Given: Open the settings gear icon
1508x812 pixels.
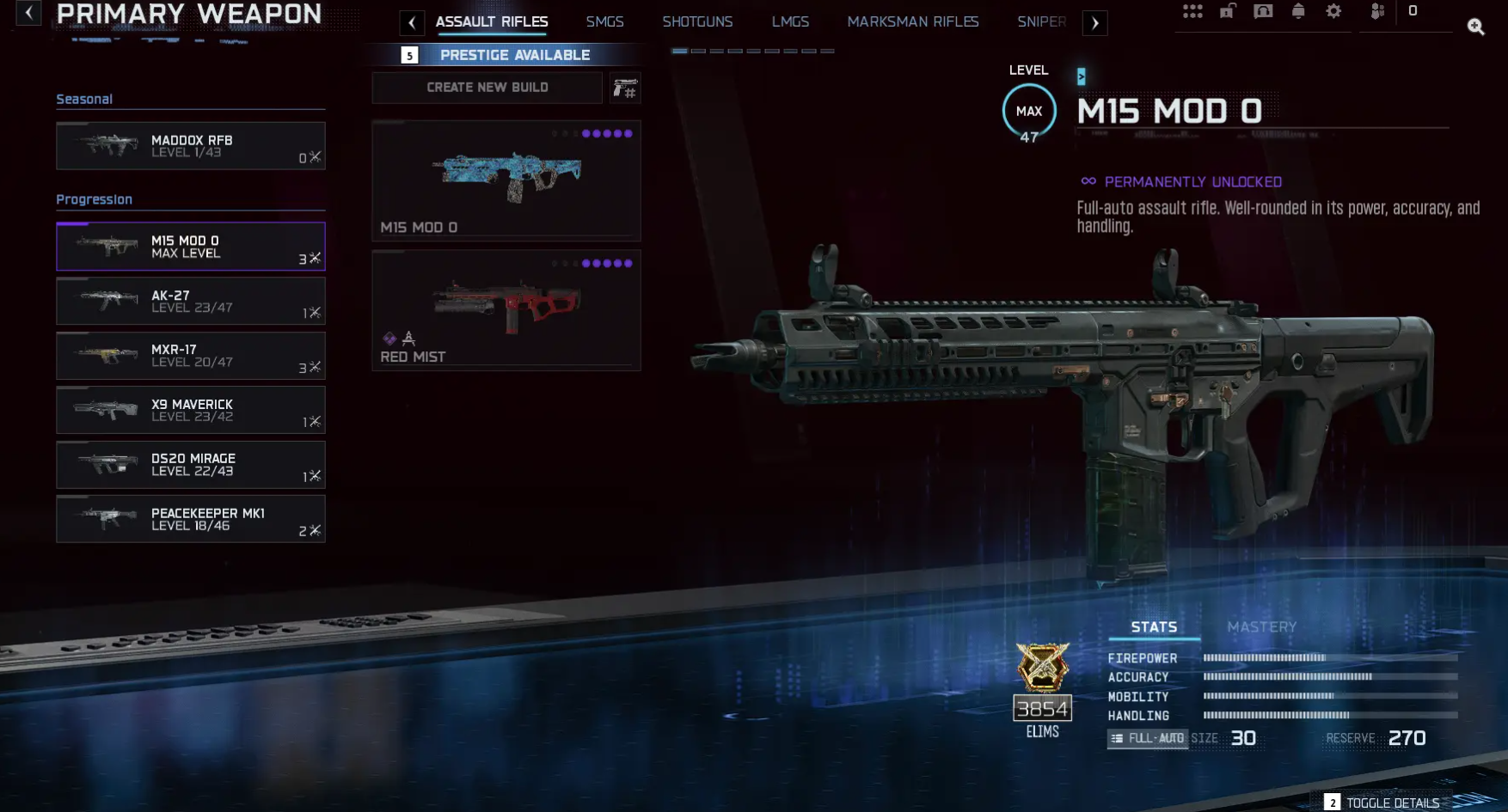Looking at the screenshot, I should 1333,11.
